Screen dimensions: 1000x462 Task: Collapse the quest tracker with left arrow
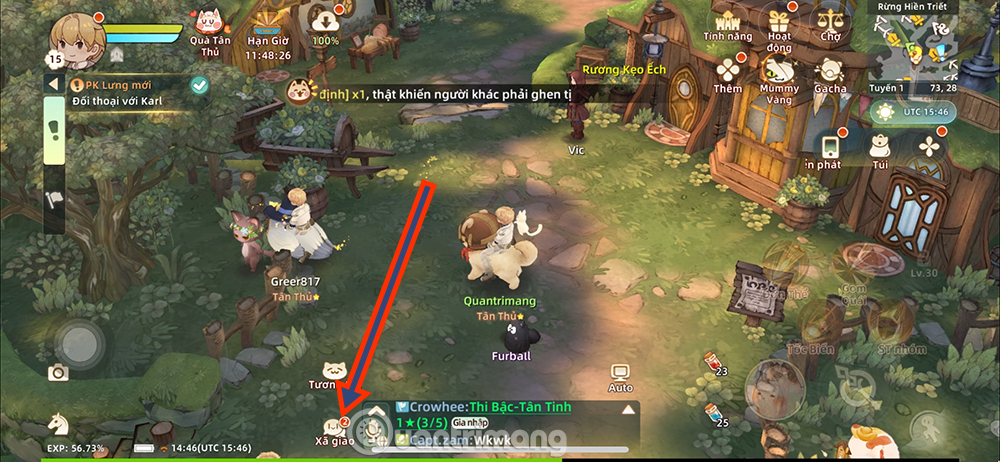(53, 85)
